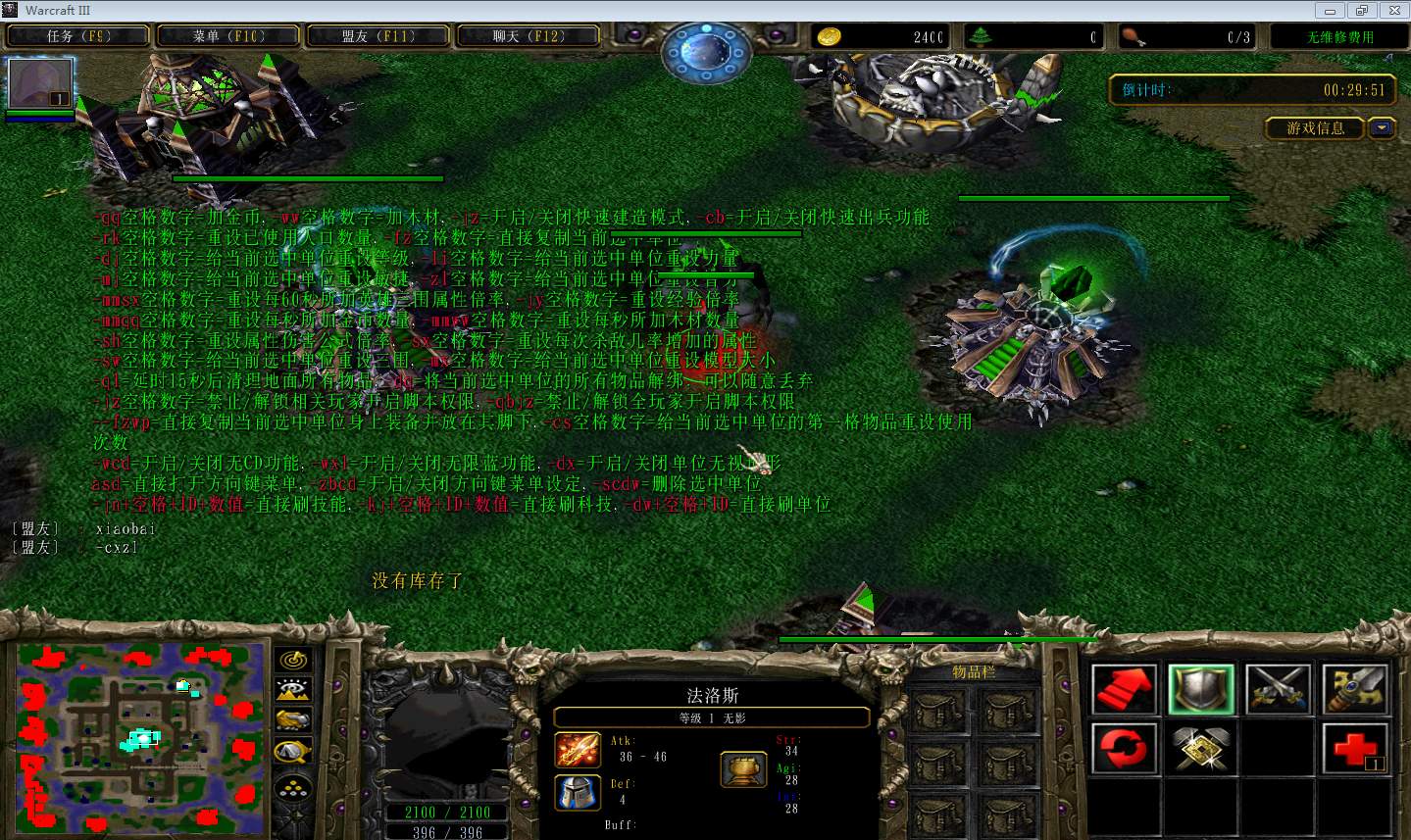Close the Warcraft III window

pyautogui.click(x=1393, y=11)
